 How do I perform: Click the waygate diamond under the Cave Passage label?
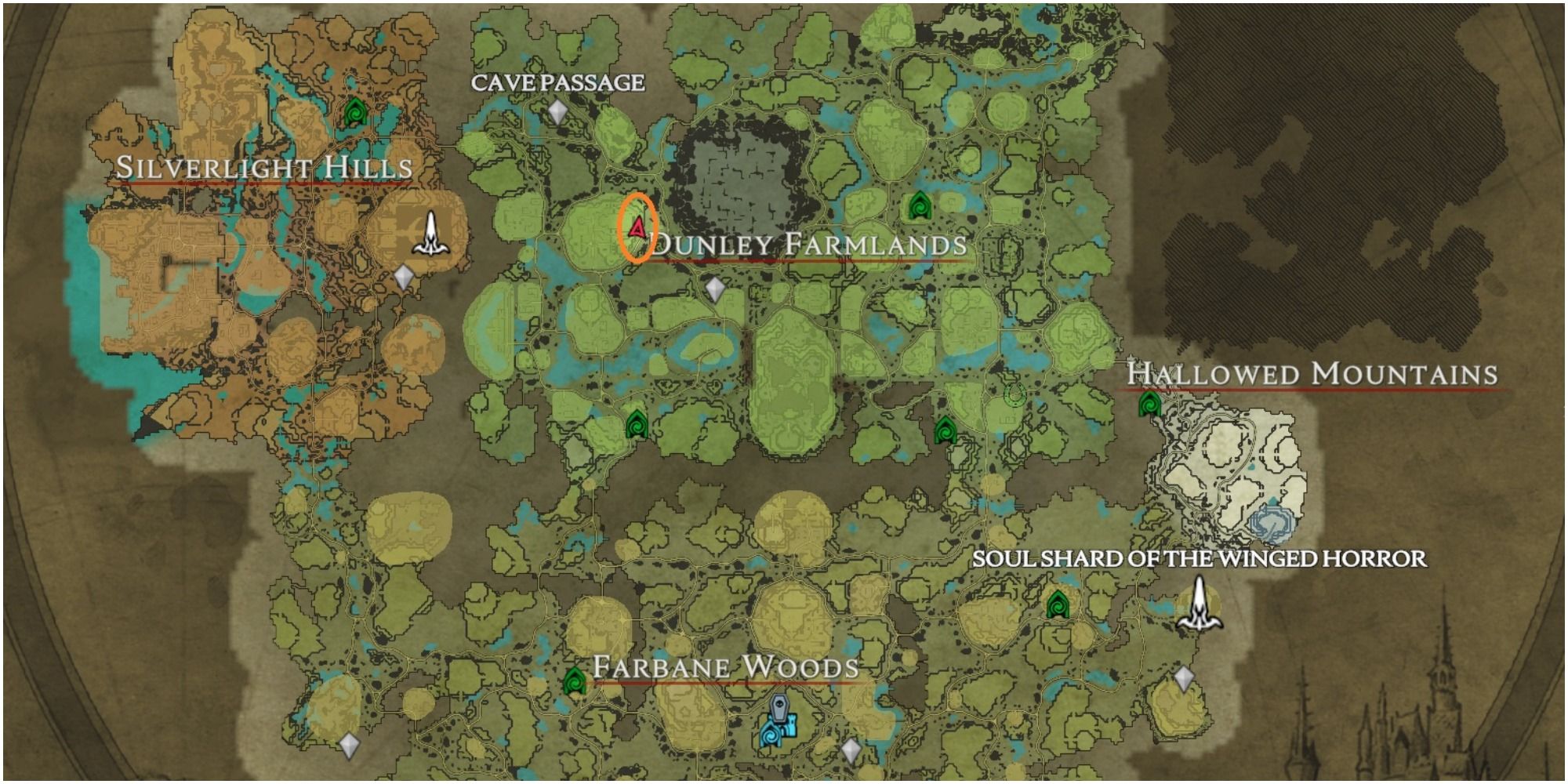pos(558,114)
